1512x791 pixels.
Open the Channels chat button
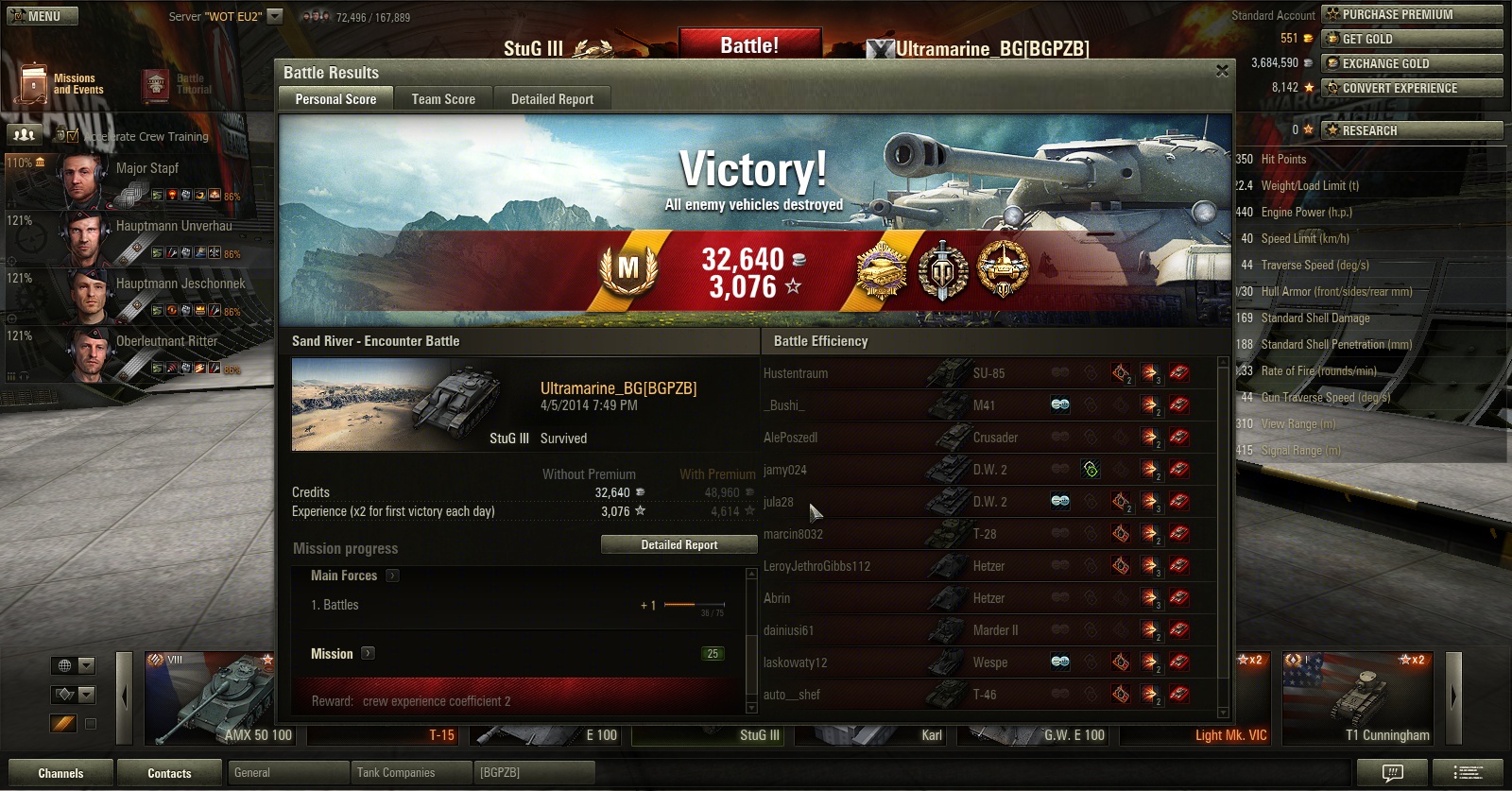pos(60,773)
